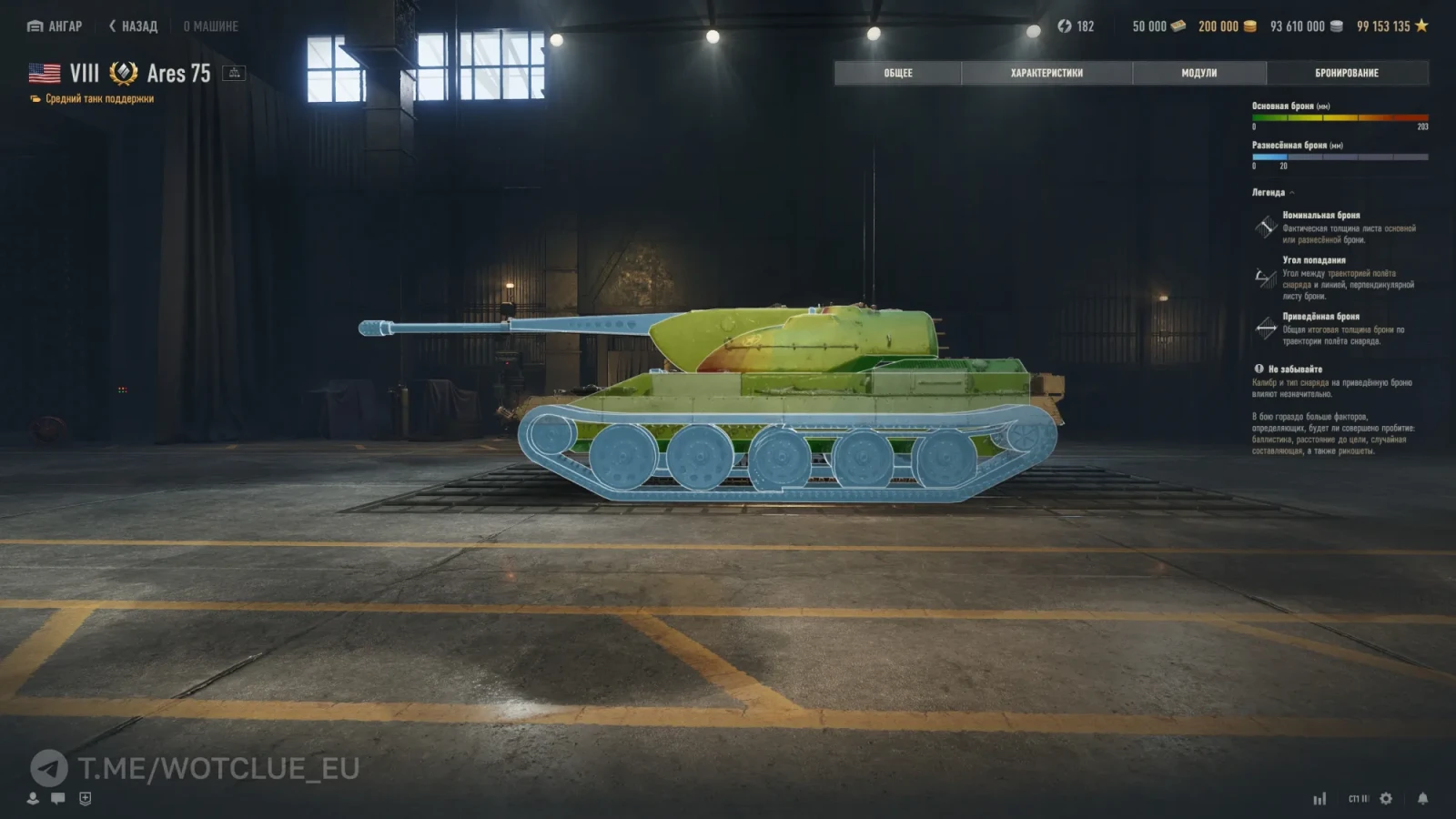Click the compare scales icon beside Ares 75
Viewport: 1456px width, 819px height.
pos(234,73)
